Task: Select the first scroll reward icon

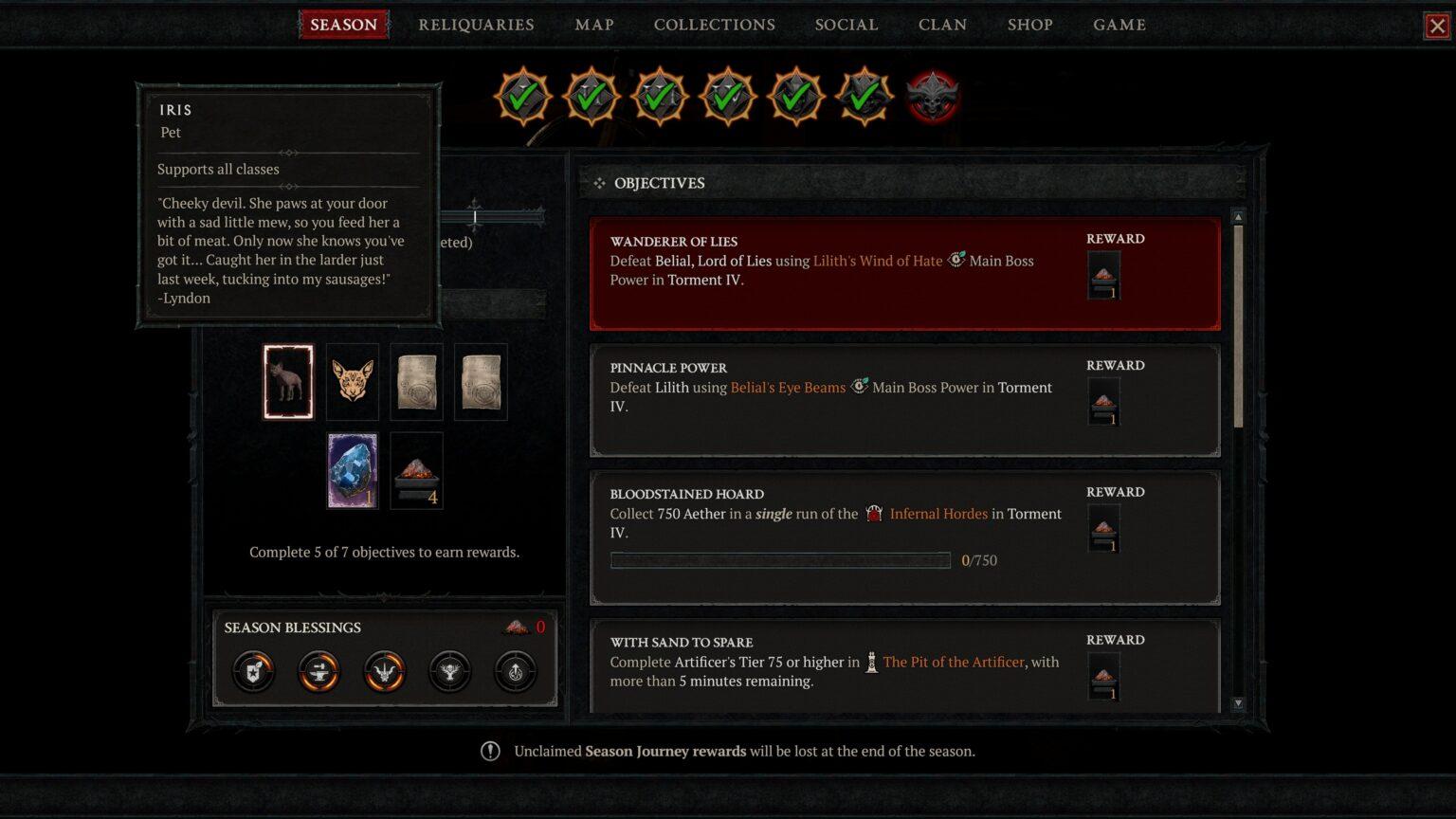Action: [x=416, y=381]
